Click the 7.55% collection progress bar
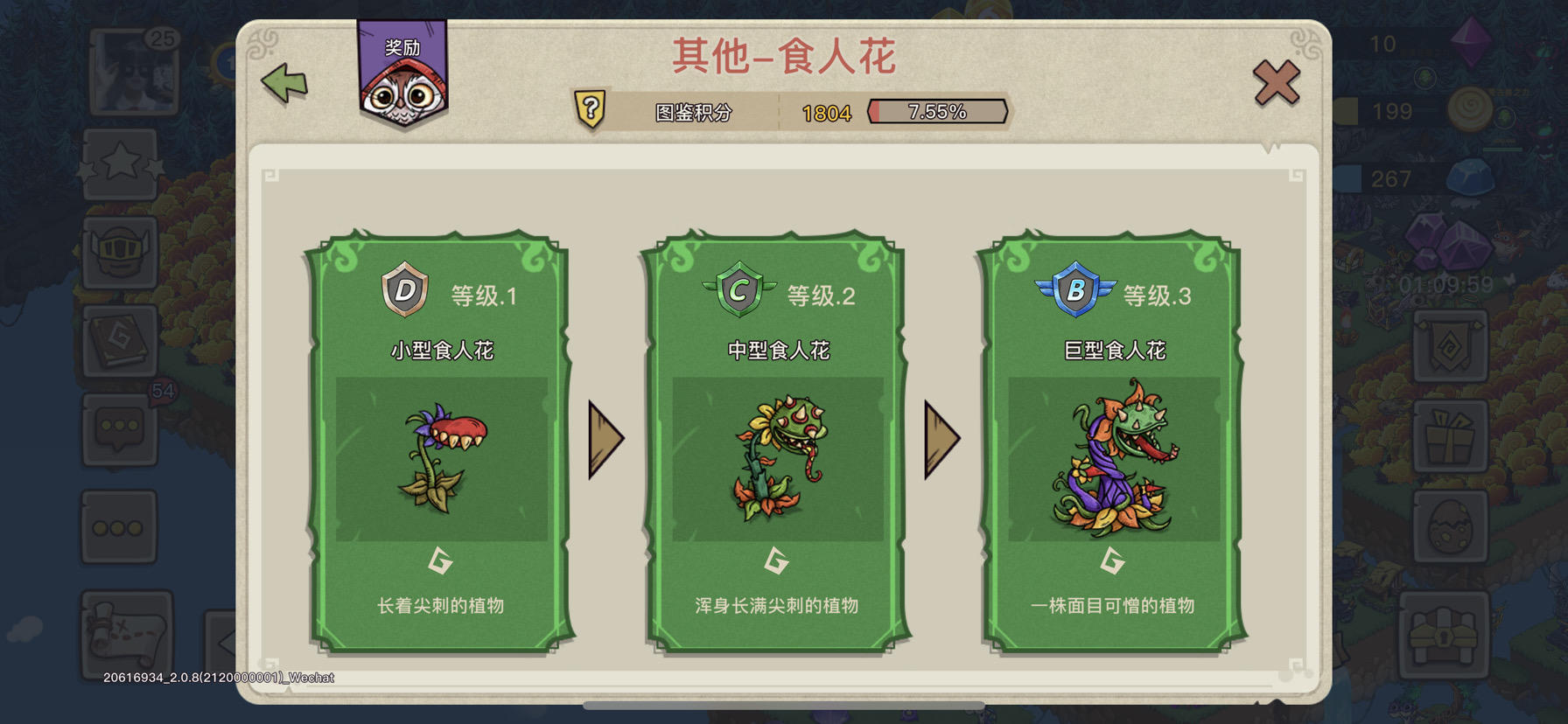Screen dimensions: 1568x724 pyautogui.click(x=936, y=110)
